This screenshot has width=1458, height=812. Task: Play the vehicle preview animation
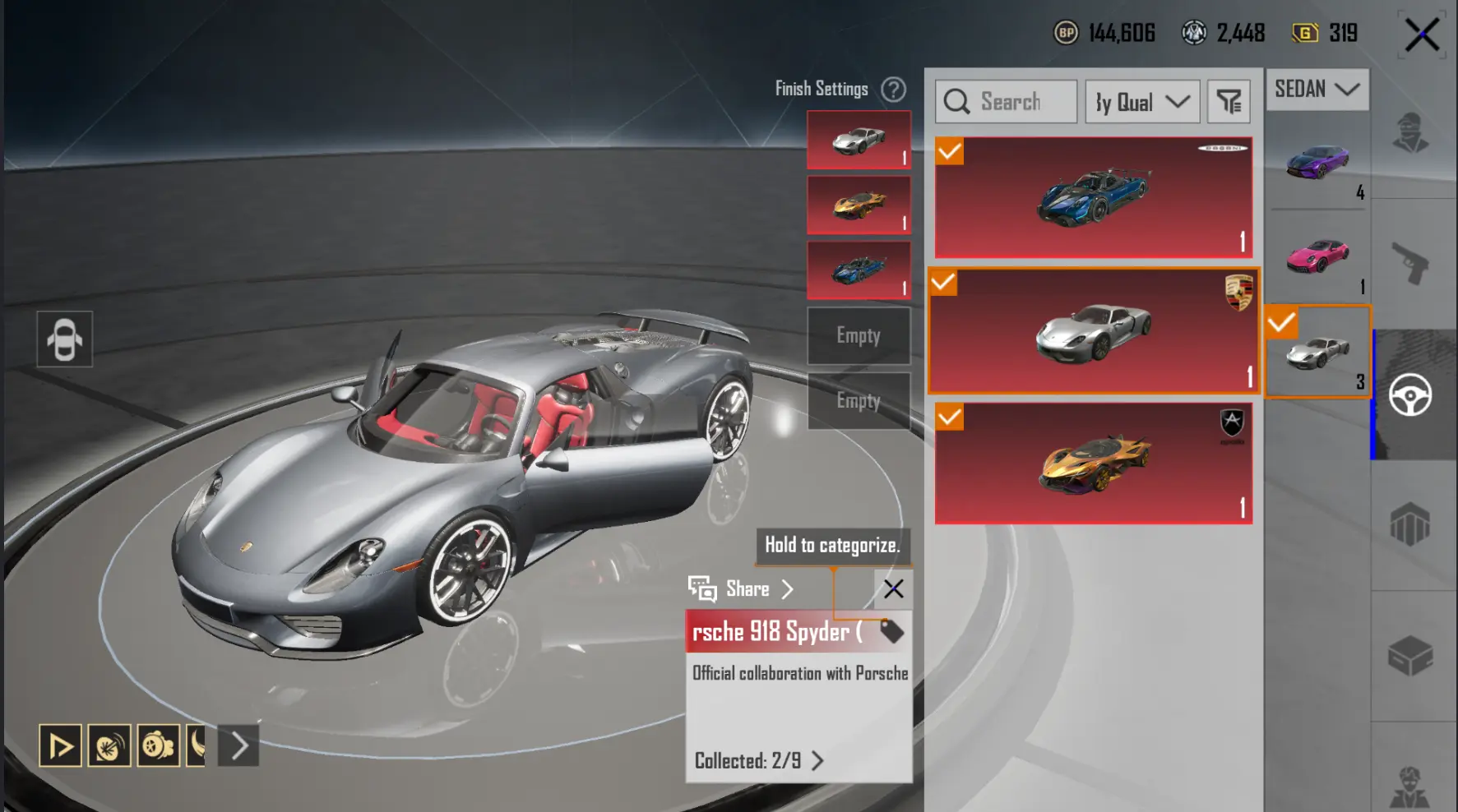(60, 746)
